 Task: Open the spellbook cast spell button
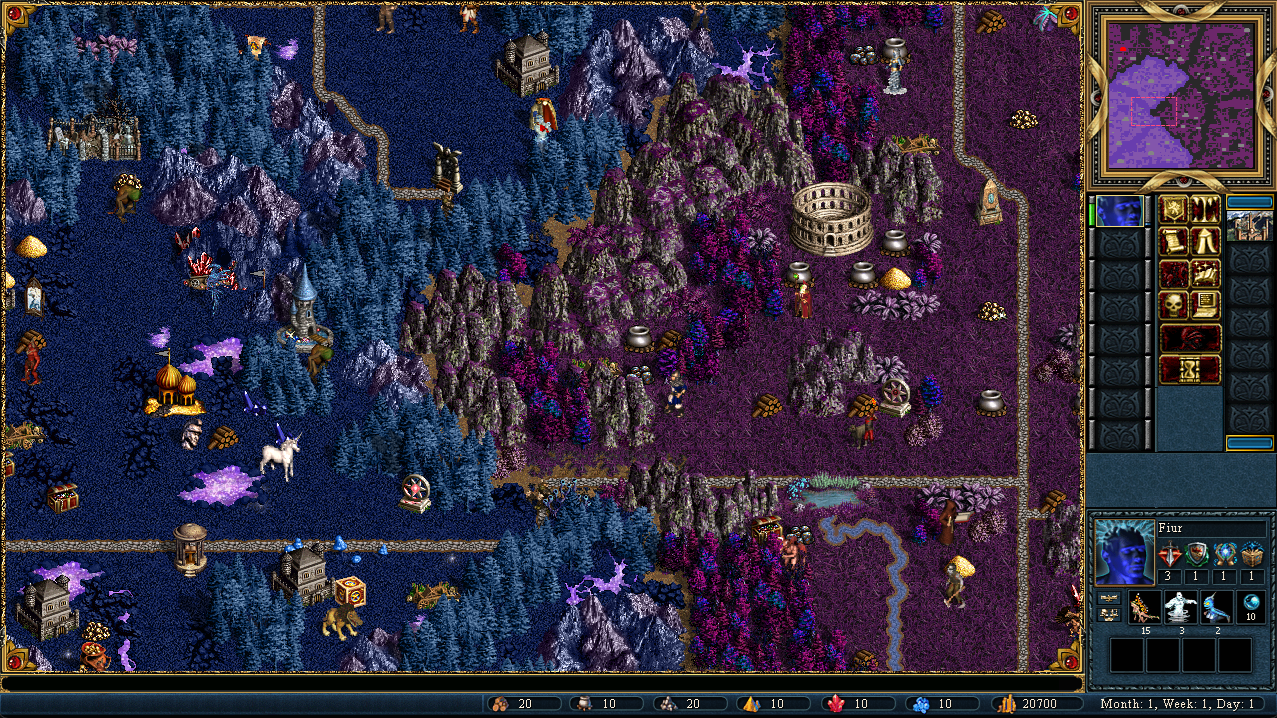(1205, 273)
